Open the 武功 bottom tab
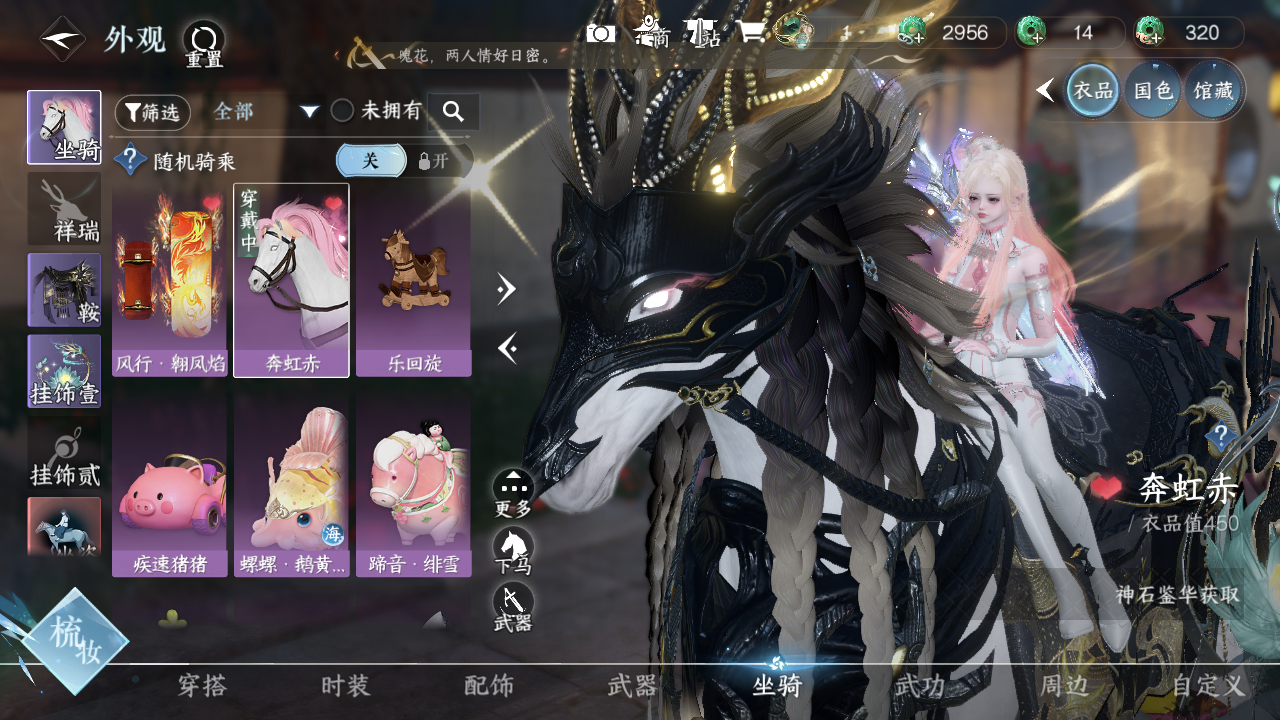 click(x=919, y=686)
